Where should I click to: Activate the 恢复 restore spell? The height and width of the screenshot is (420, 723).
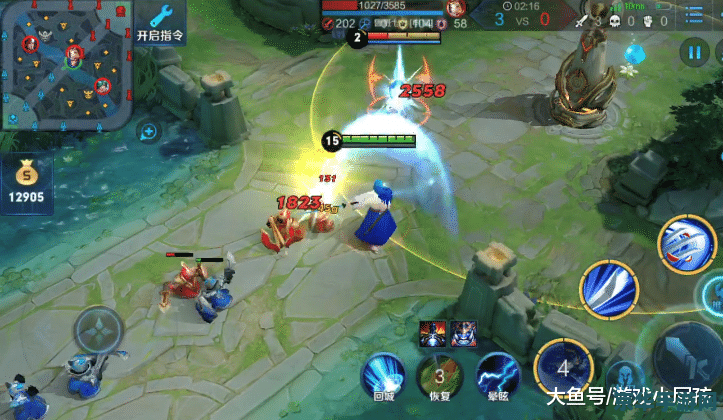[440, 373]
